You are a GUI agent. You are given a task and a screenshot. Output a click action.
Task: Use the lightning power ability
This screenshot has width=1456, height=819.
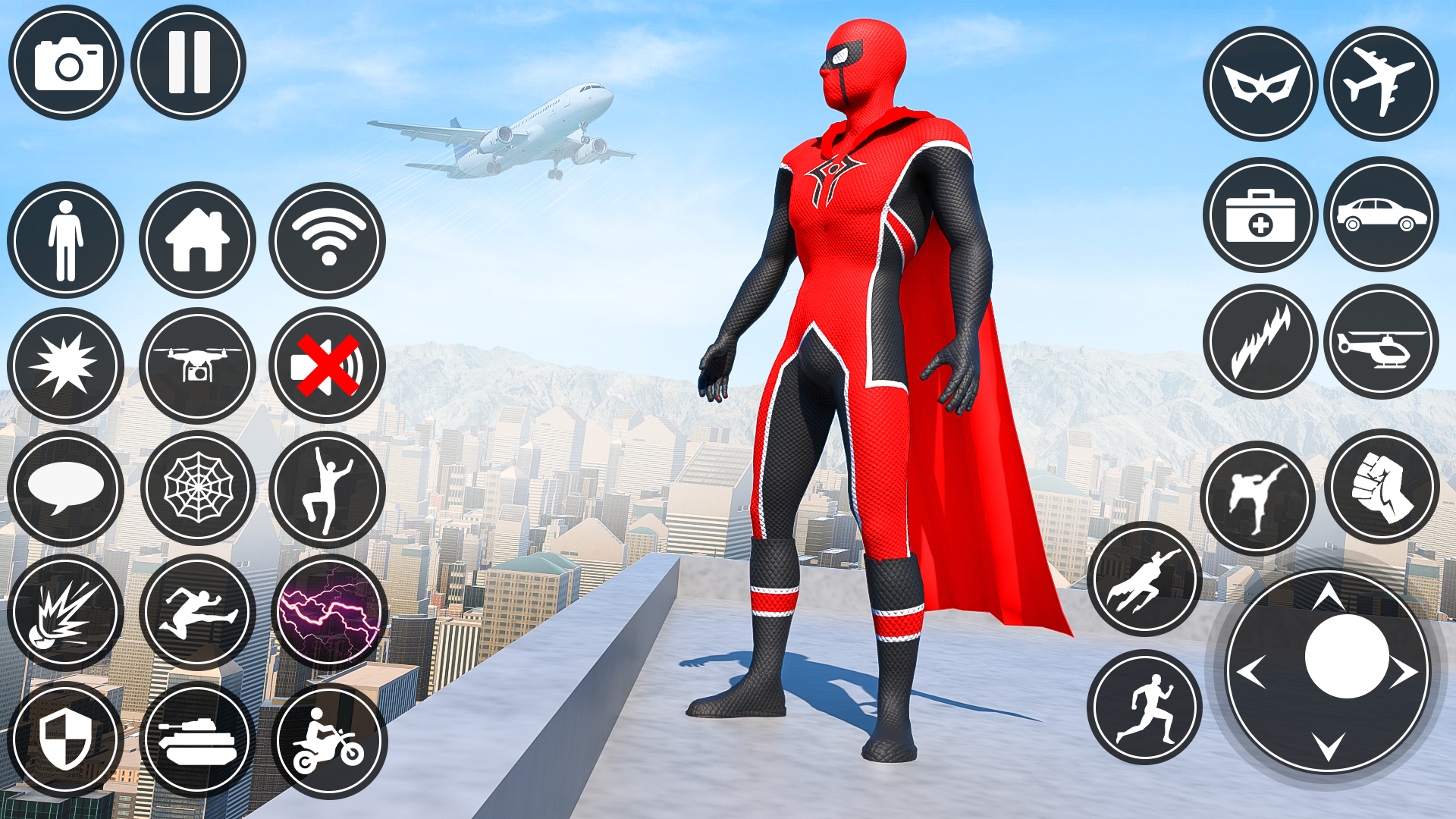point(328,610)
